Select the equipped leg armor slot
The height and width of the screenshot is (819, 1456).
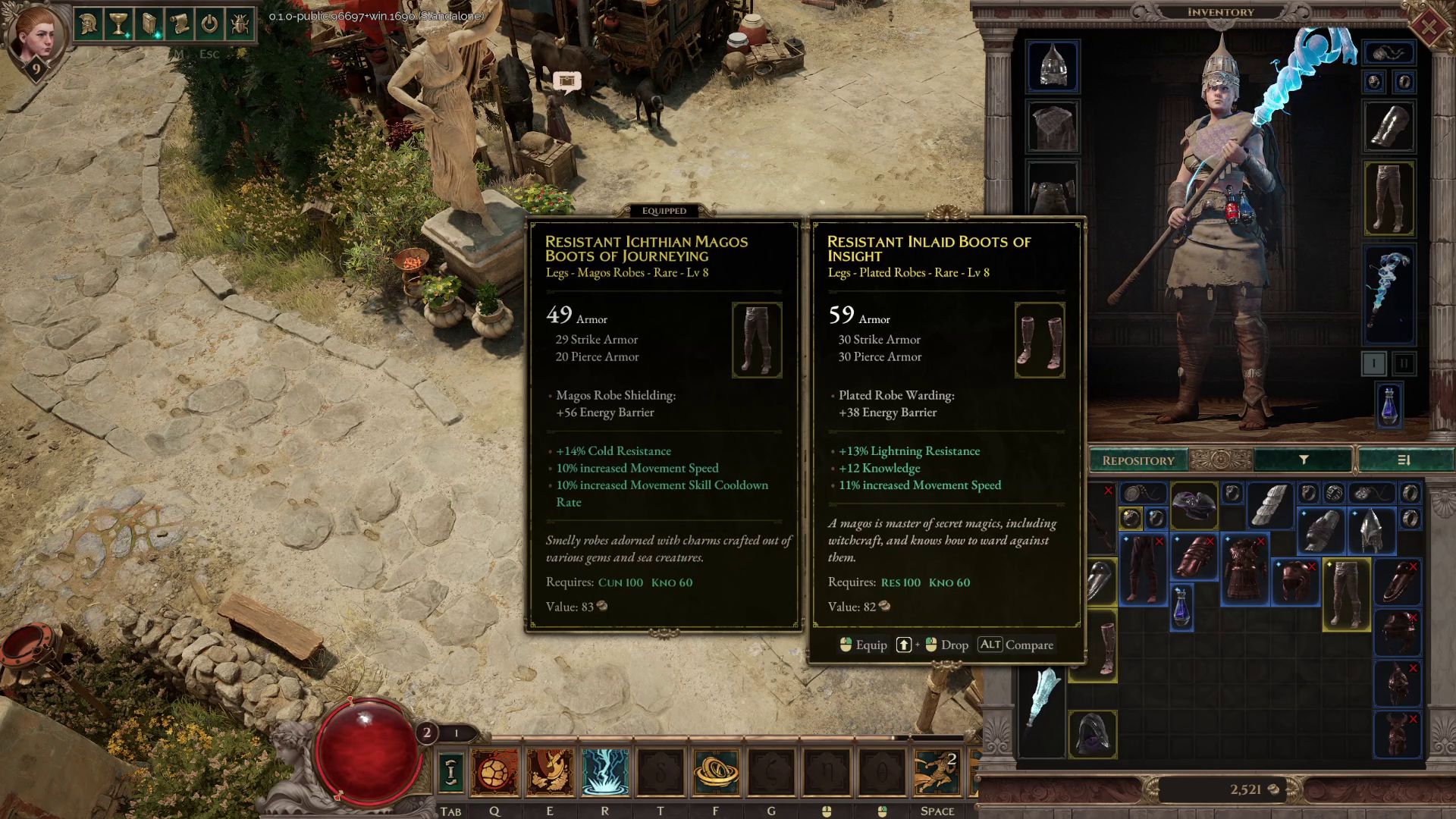[x=1389, y=198]
